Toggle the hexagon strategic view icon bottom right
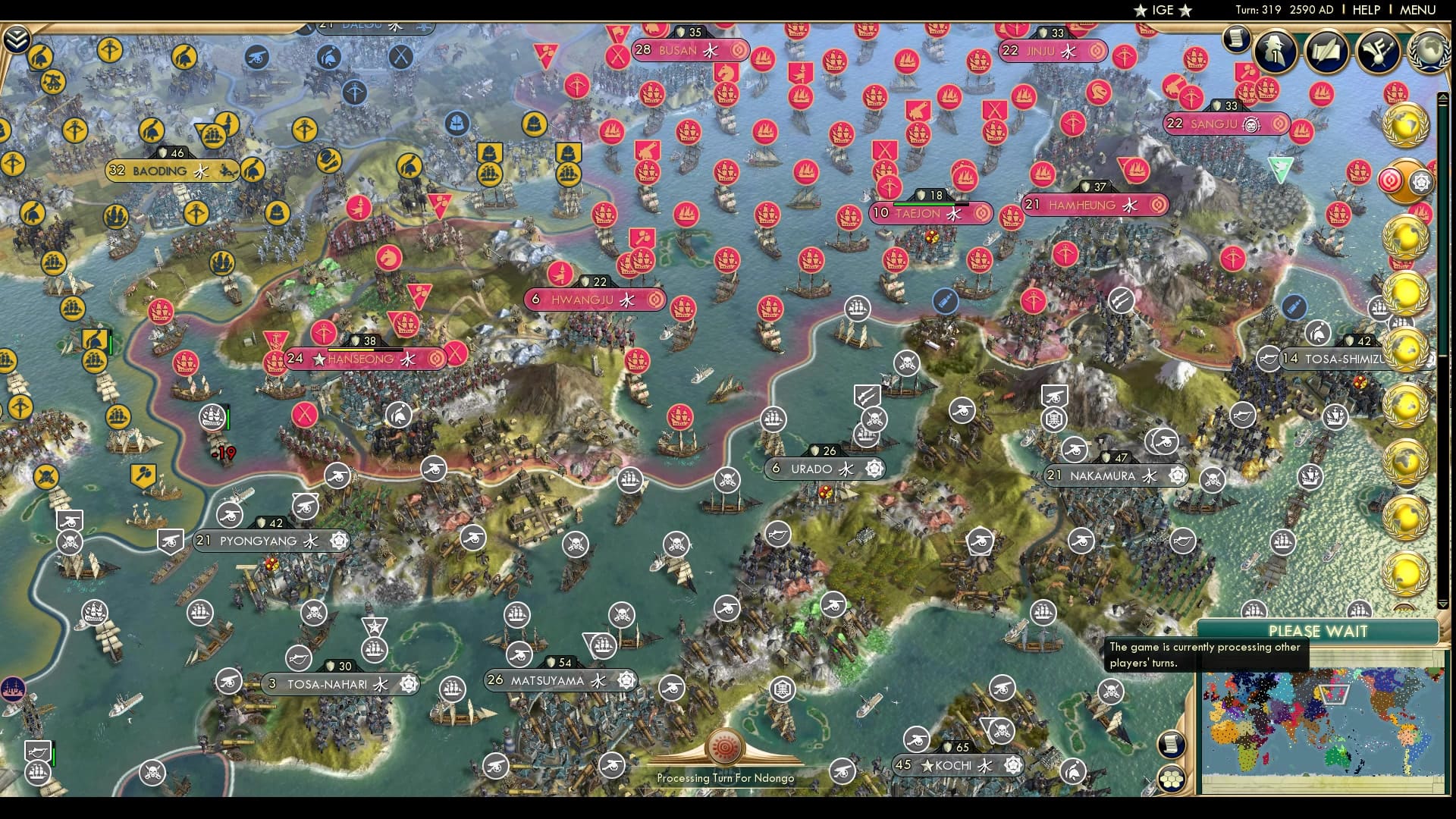Image resolution: width=1456 pixels, height=819 pixels. click(1172, 779)
